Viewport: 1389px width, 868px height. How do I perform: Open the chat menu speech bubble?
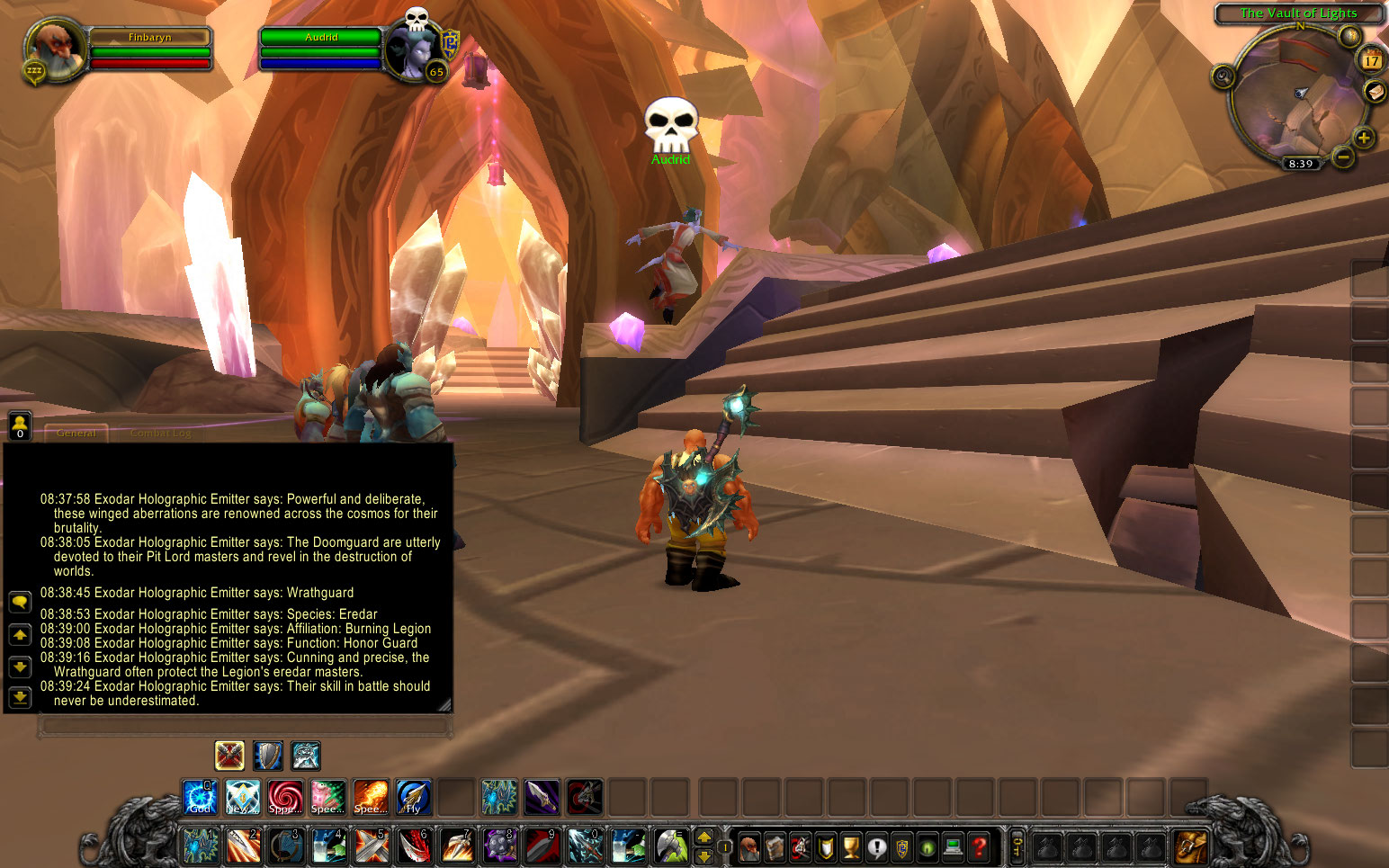tap(19, 602)
